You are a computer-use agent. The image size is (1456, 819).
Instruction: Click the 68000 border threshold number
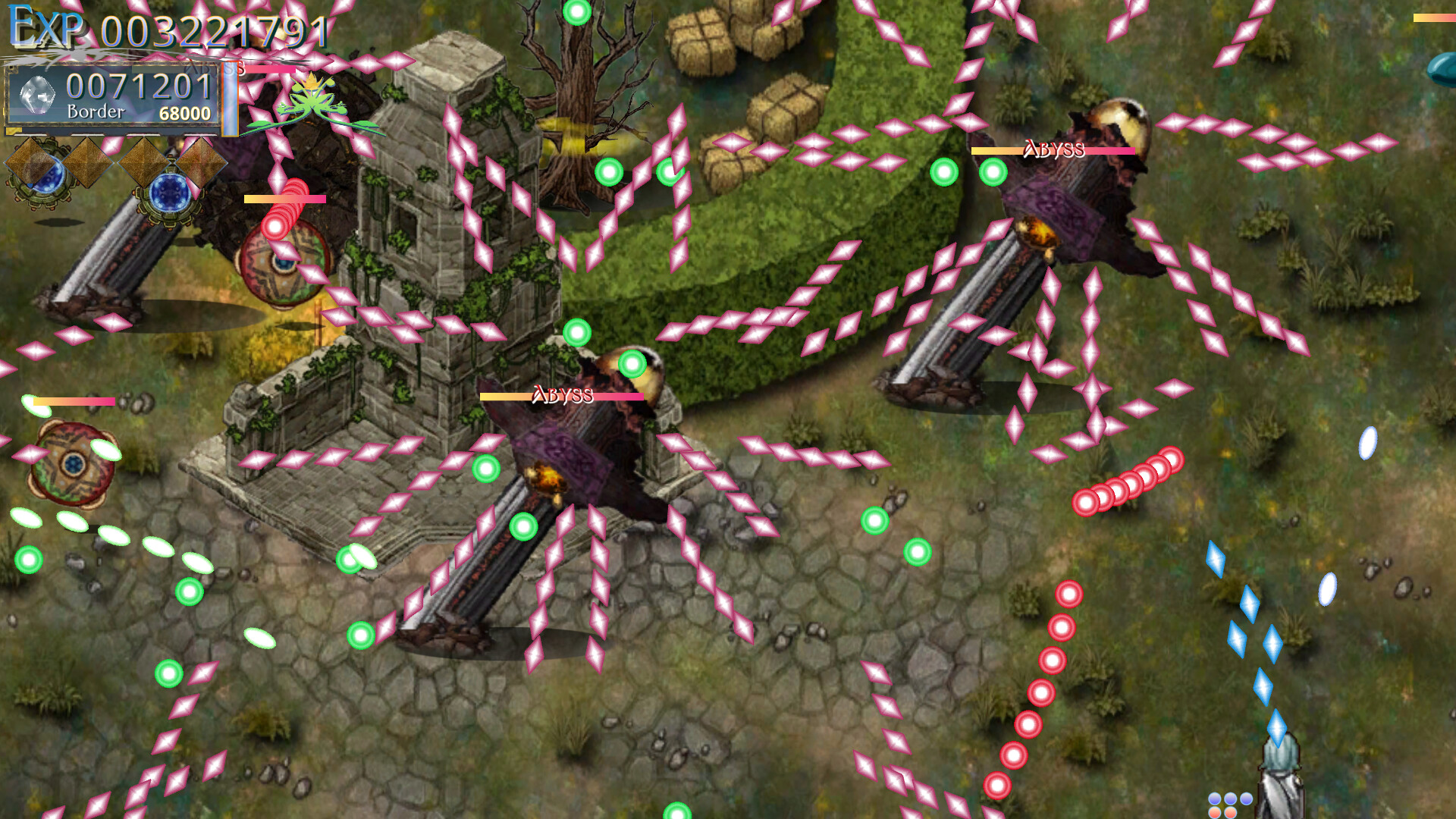(x=187, y=111)
